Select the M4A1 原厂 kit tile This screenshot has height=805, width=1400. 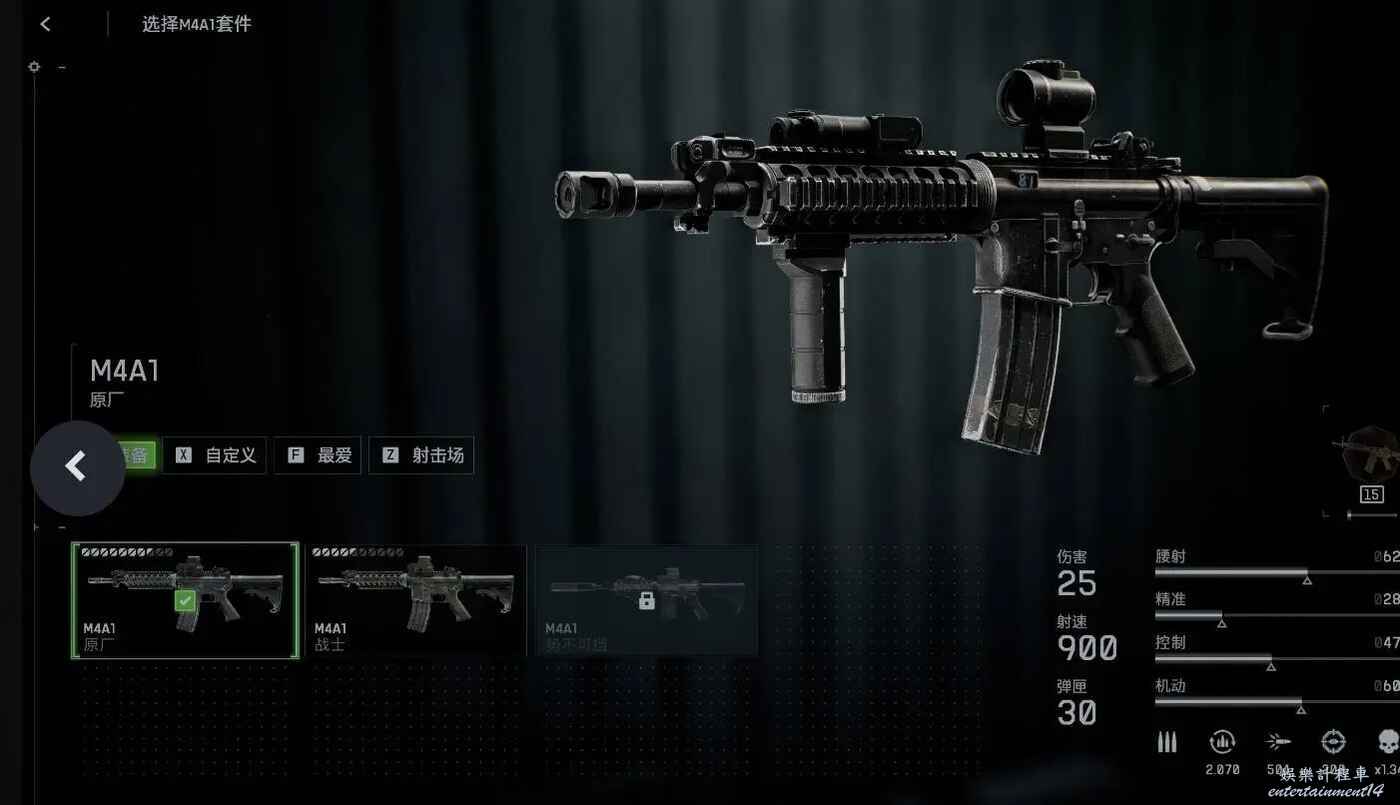[185, 600]
